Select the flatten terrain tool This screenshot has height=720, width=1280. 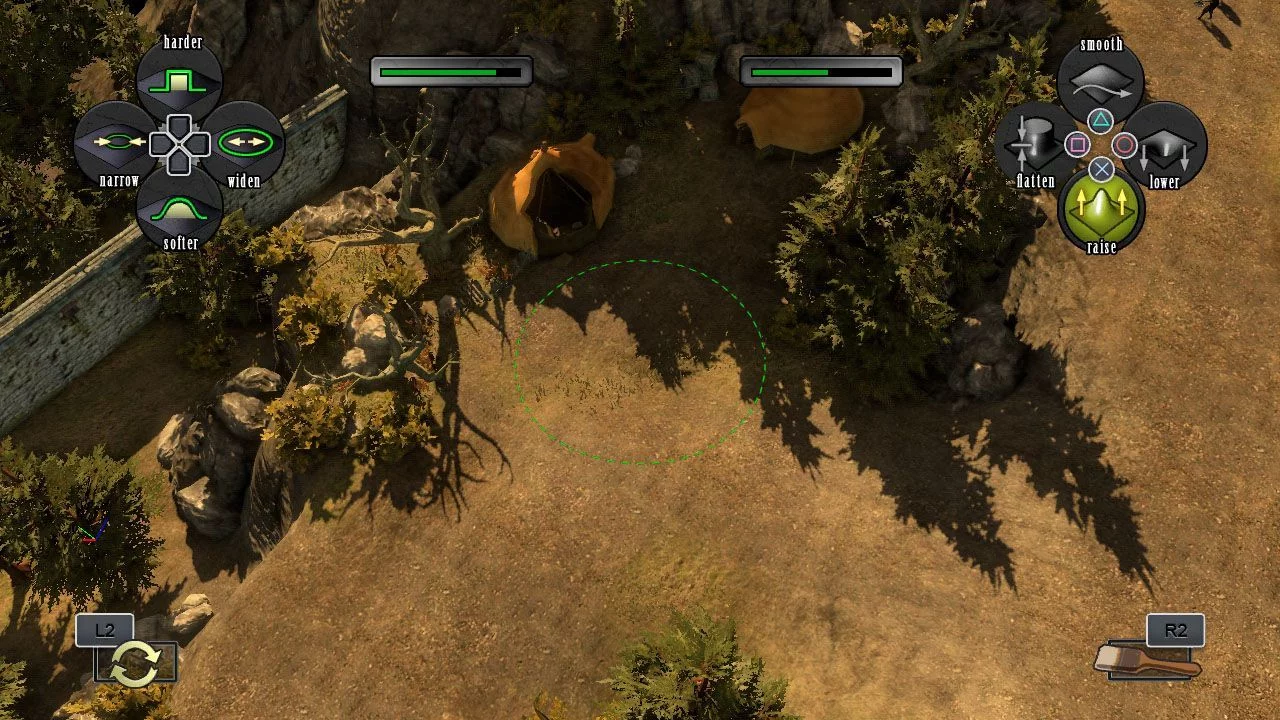[1035, 145]
